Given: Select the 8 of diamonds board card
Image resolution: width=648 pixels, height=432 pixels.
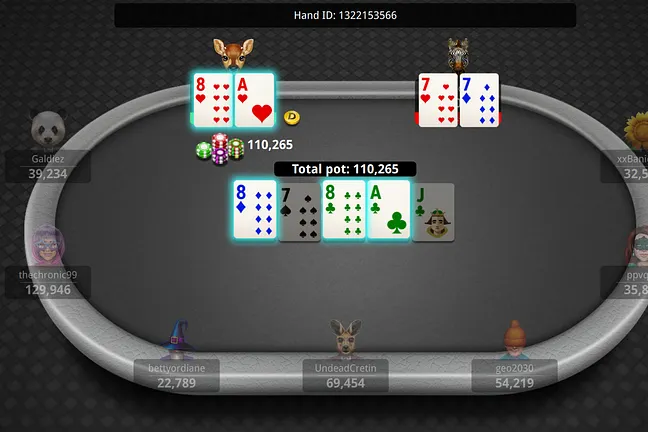Looking at the screenshot, I should [254, 210].
